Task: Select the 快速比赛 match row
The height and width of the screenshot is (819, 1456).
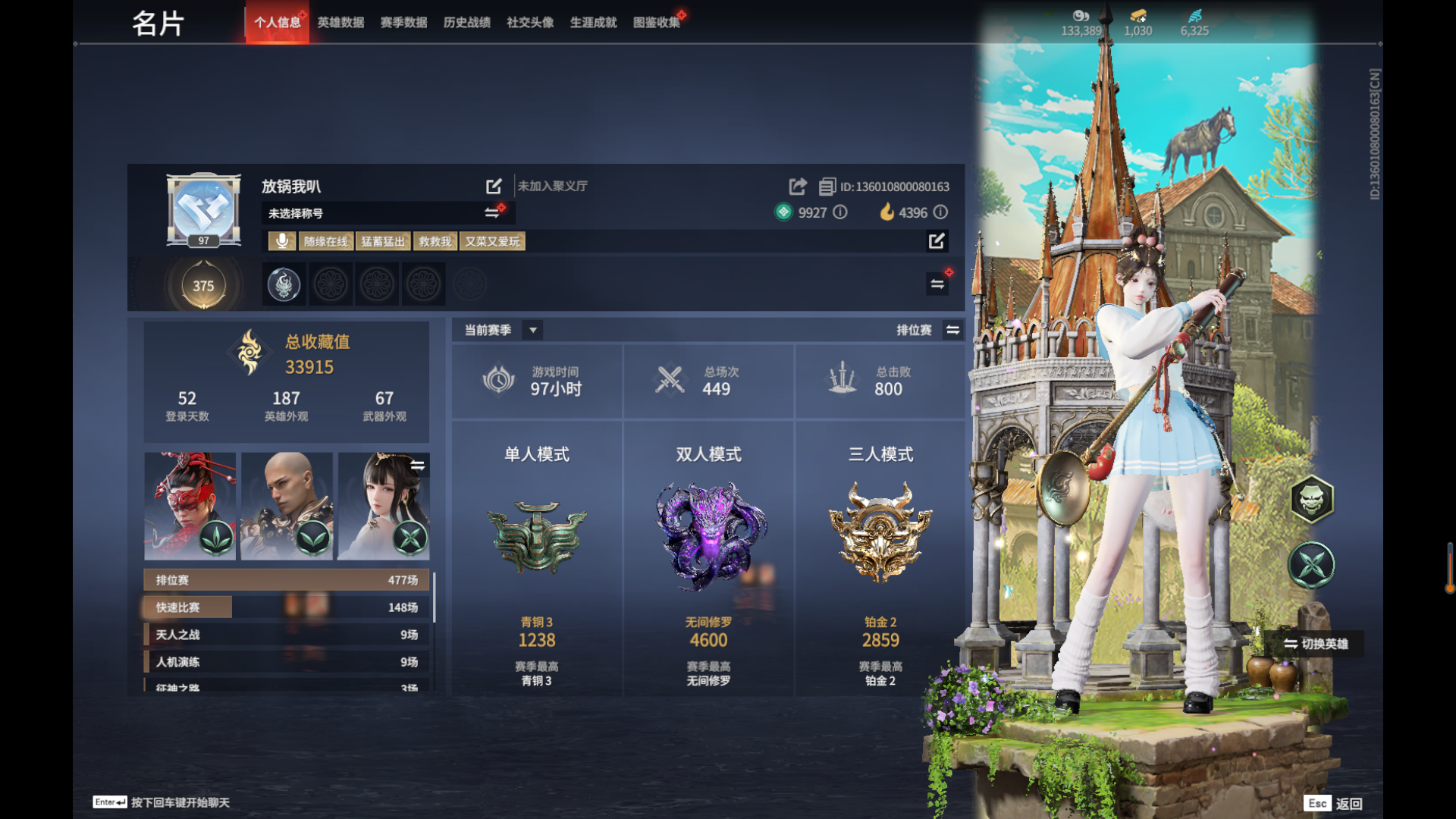Action: click(287, 607)
